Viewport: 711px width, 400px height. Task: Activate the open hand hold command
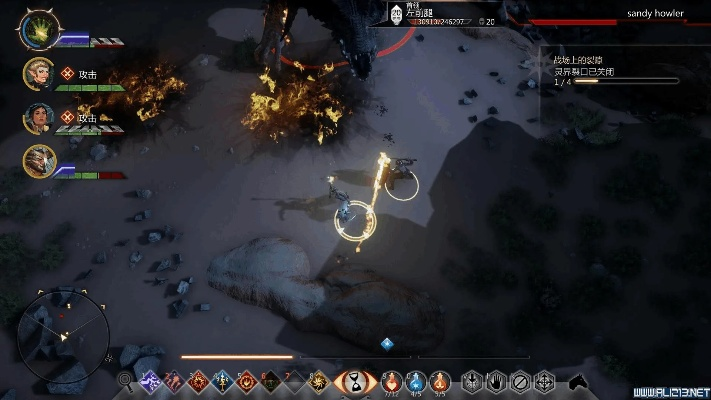[x=495, y=381]
